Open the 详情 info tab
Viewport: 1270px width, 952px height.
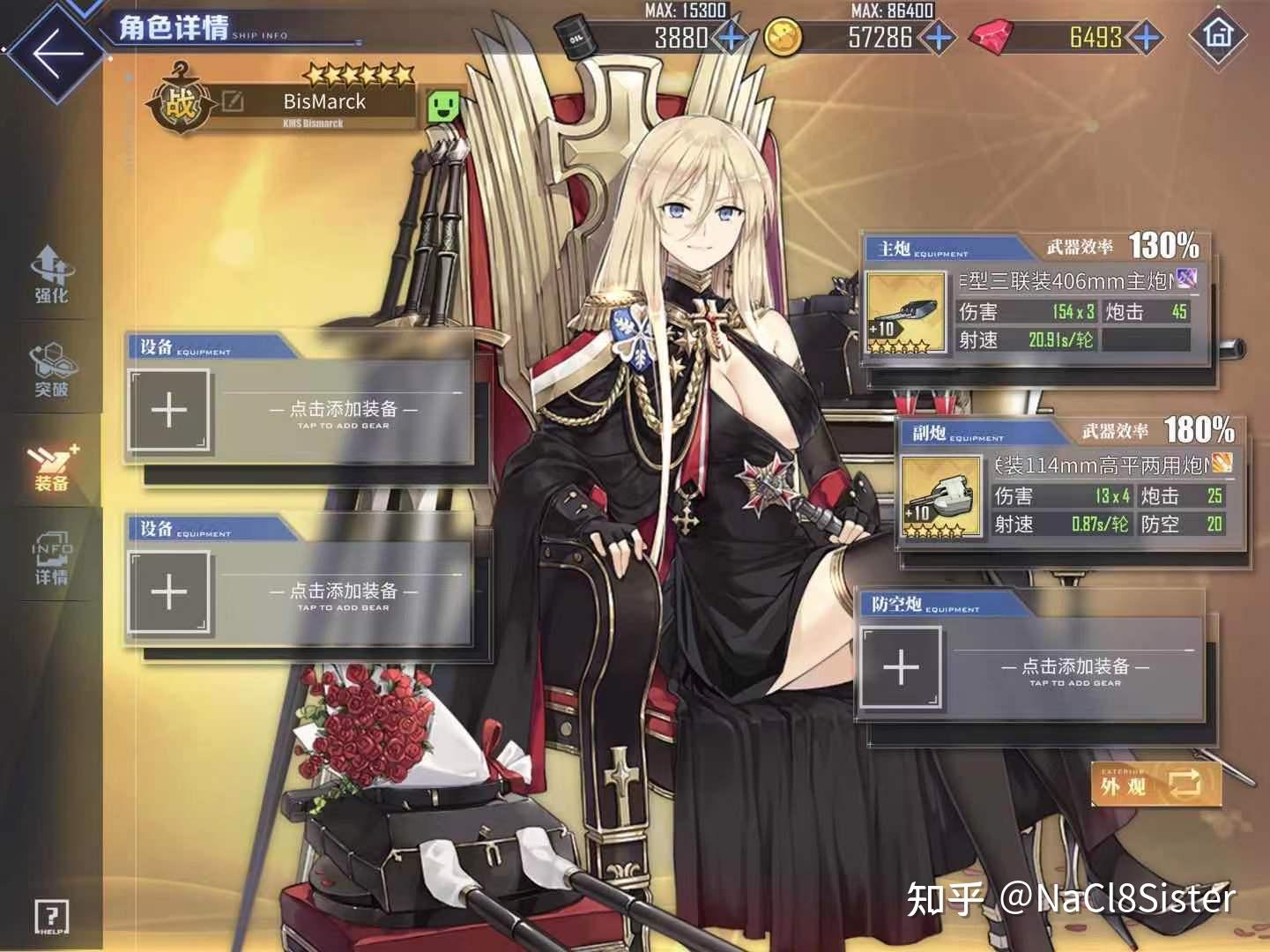point(51,559)
